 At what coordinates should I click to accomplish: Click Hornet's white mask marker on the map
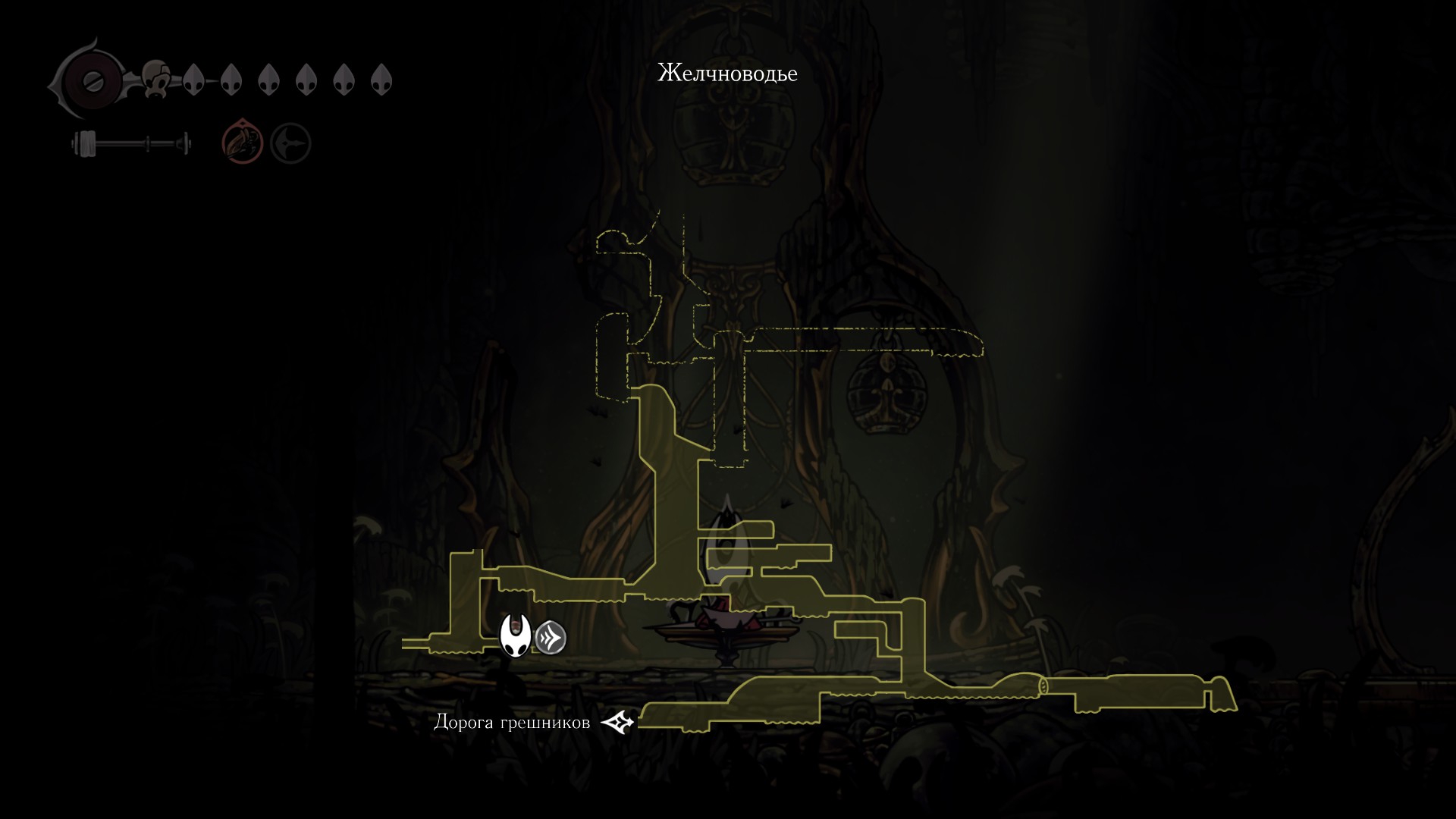pos(516,635)
